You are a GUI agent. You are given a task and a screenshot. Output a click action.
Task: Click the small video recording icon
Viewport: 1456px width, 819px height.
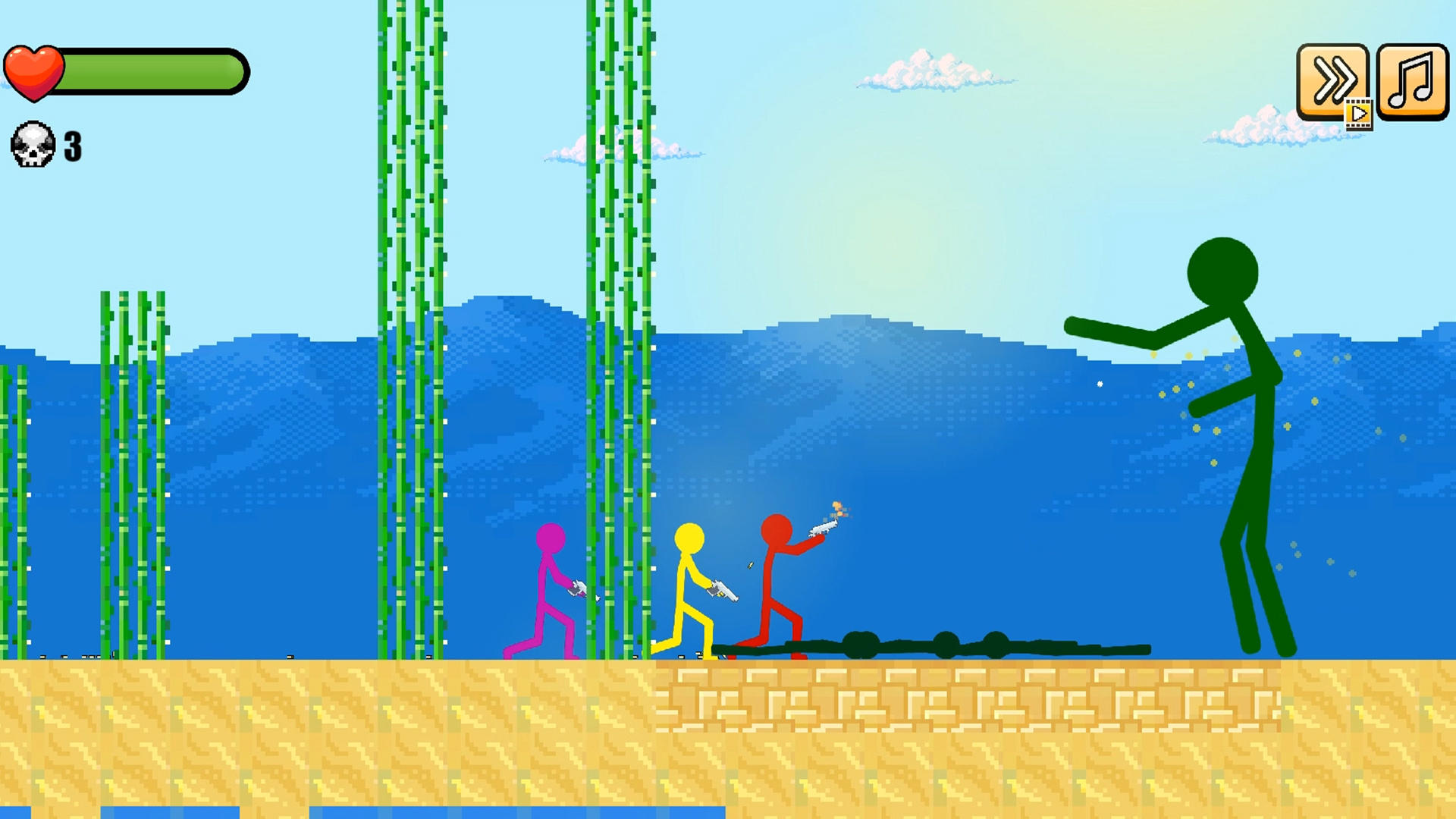coord(1358,115)
